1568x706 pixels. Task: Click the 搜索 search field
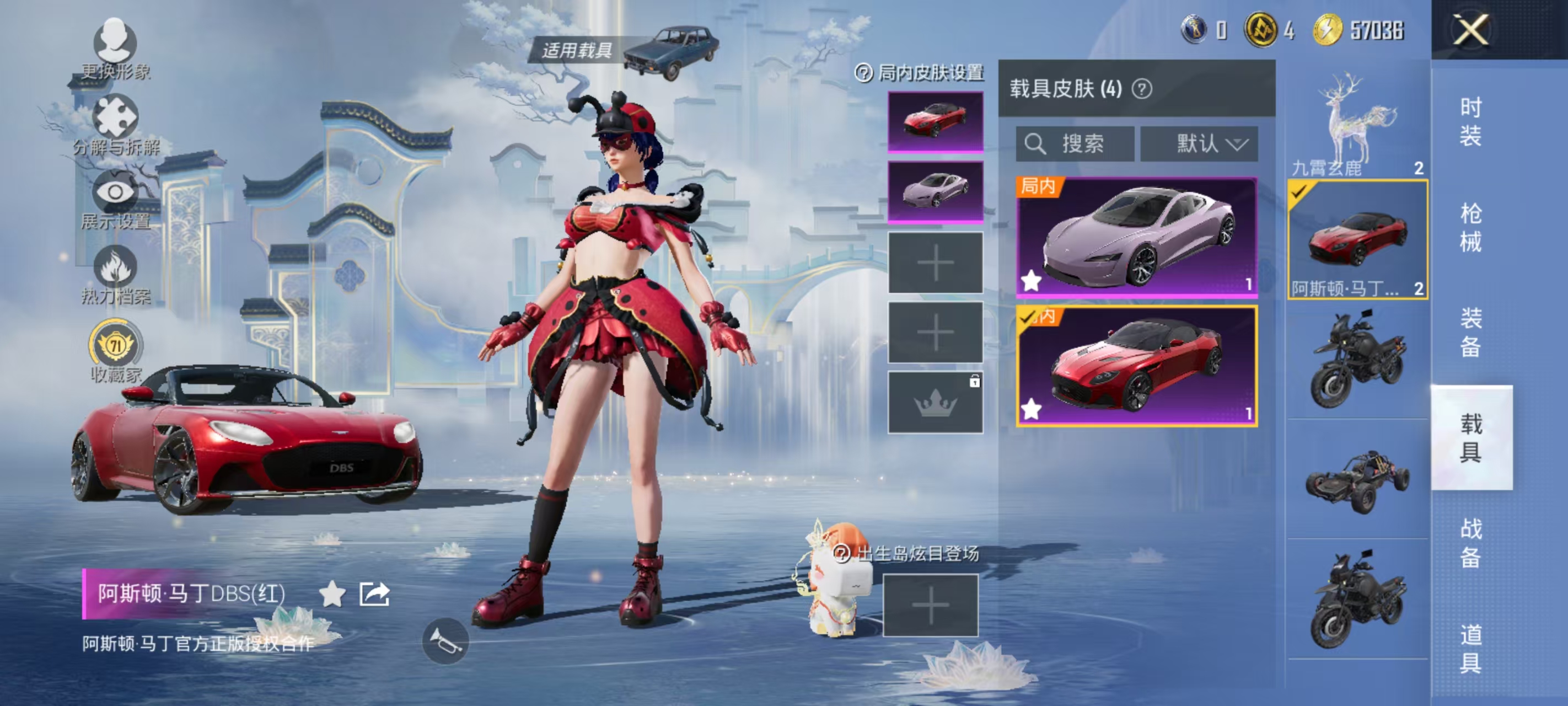tap(1075, 145)
